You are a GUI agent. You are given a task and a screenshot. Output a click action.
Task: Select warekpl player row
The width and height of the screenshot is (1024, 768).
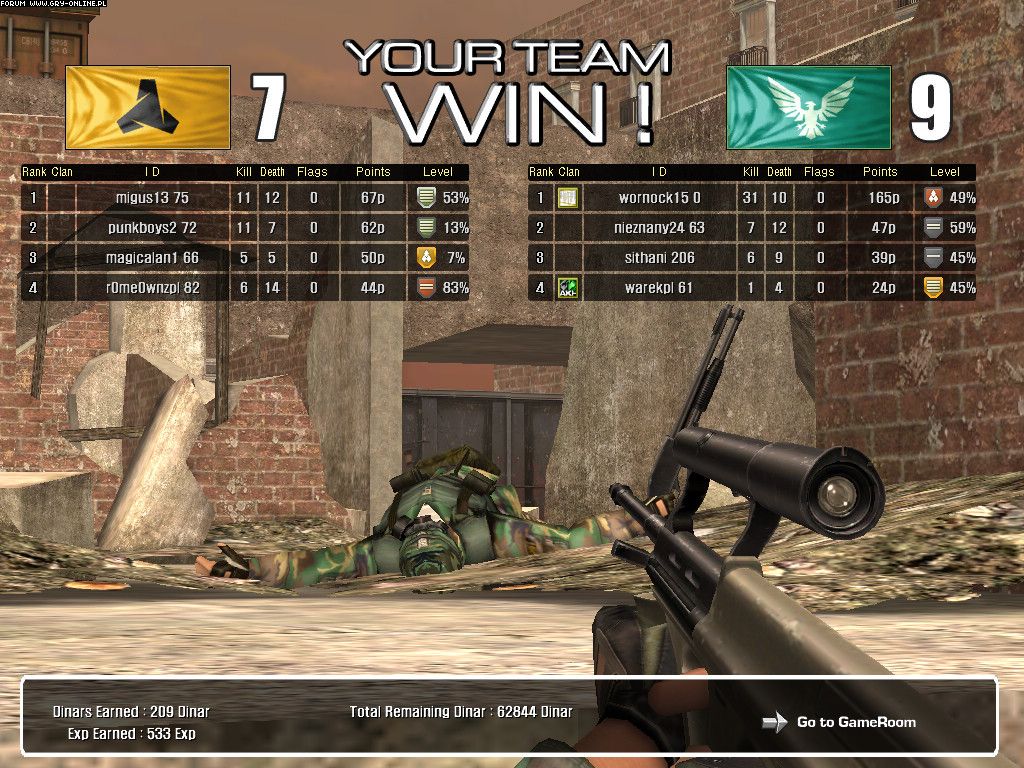click(x=659, y=288)
